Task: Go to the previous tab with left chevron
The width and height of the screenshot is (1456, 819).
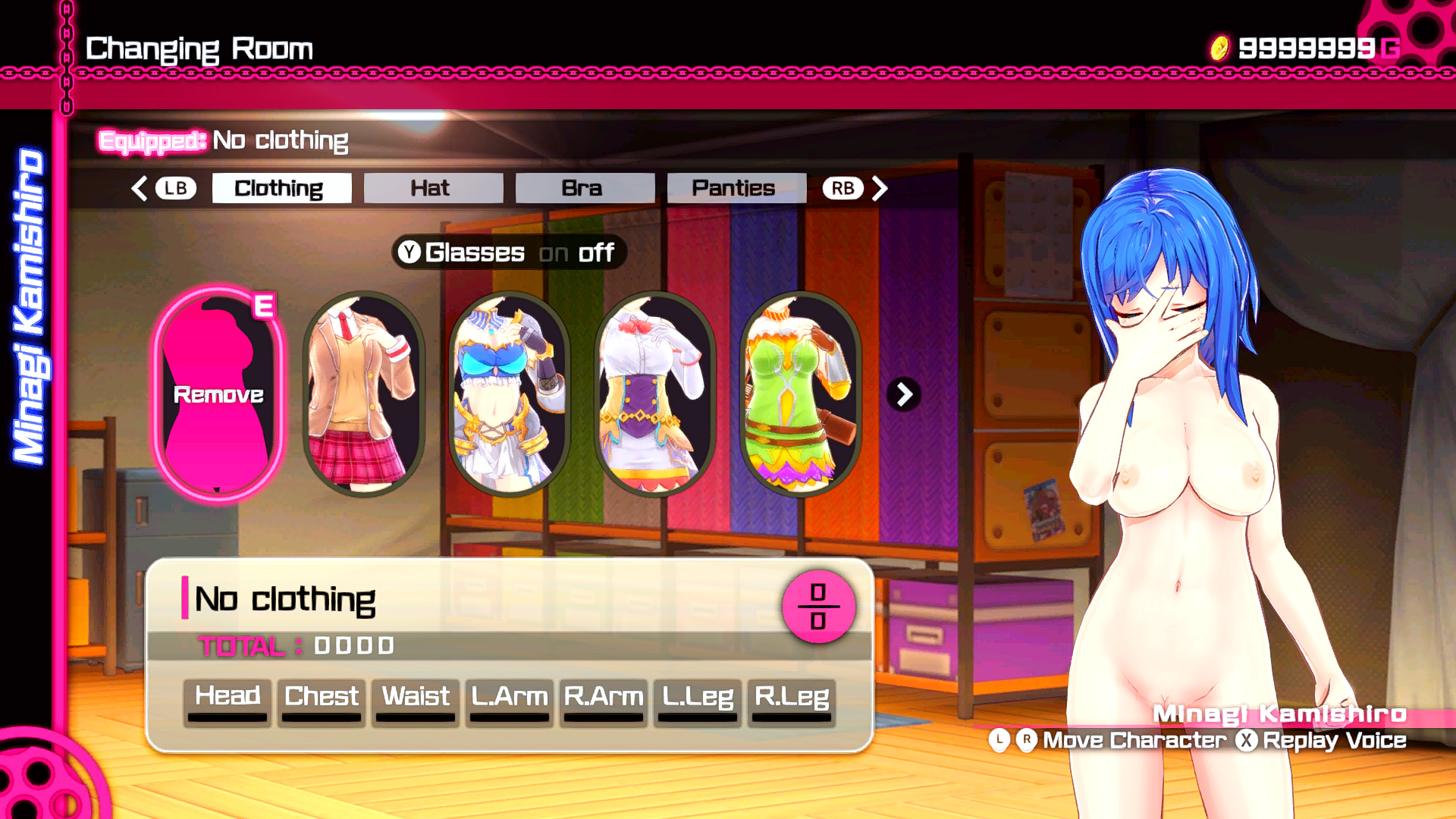Action: pos(140,188)
